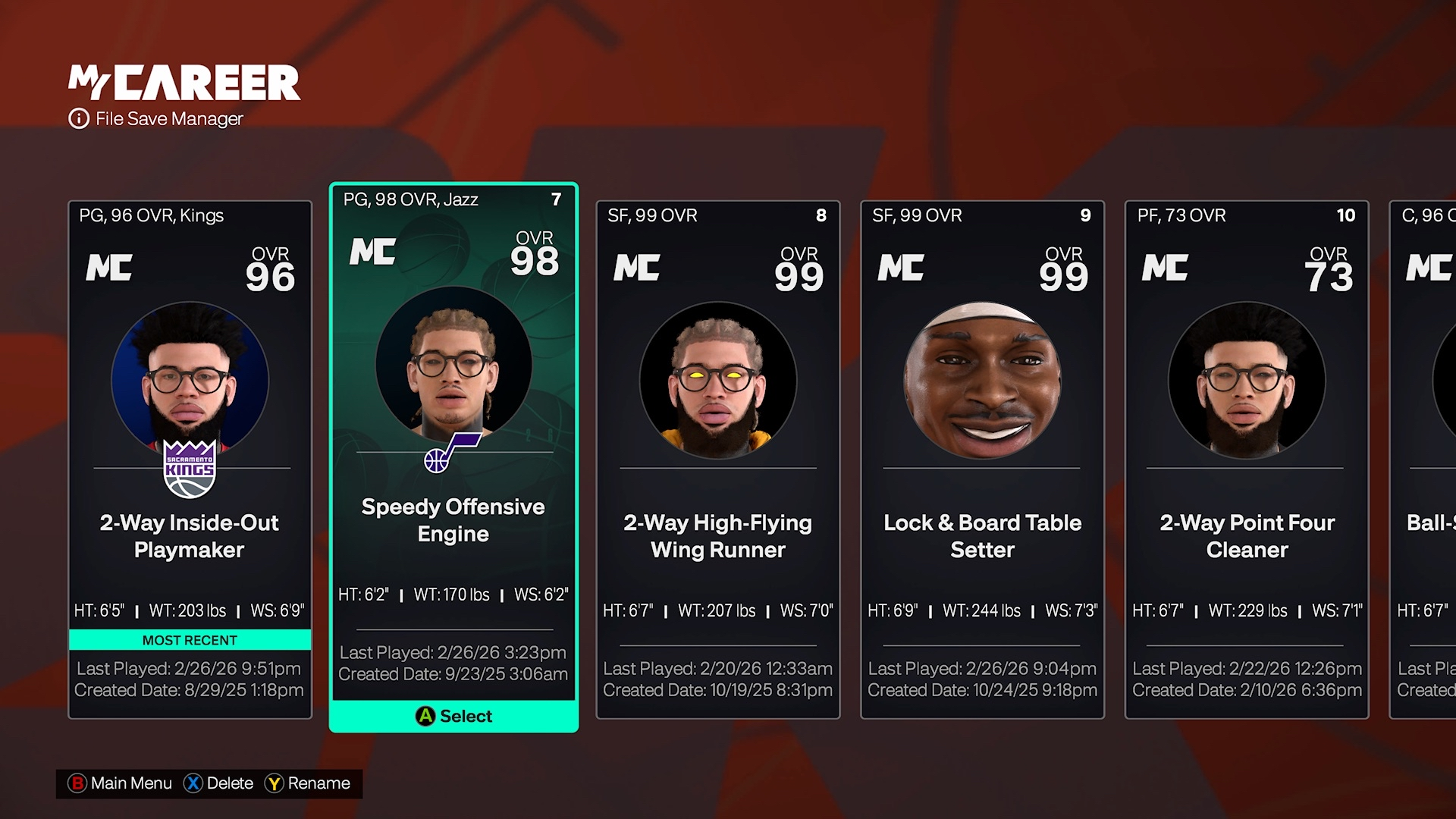The width and height of the screenshot is (1456, 819).
Task: Select the Speedy Offensive Engine save
Action: (453, 455)
